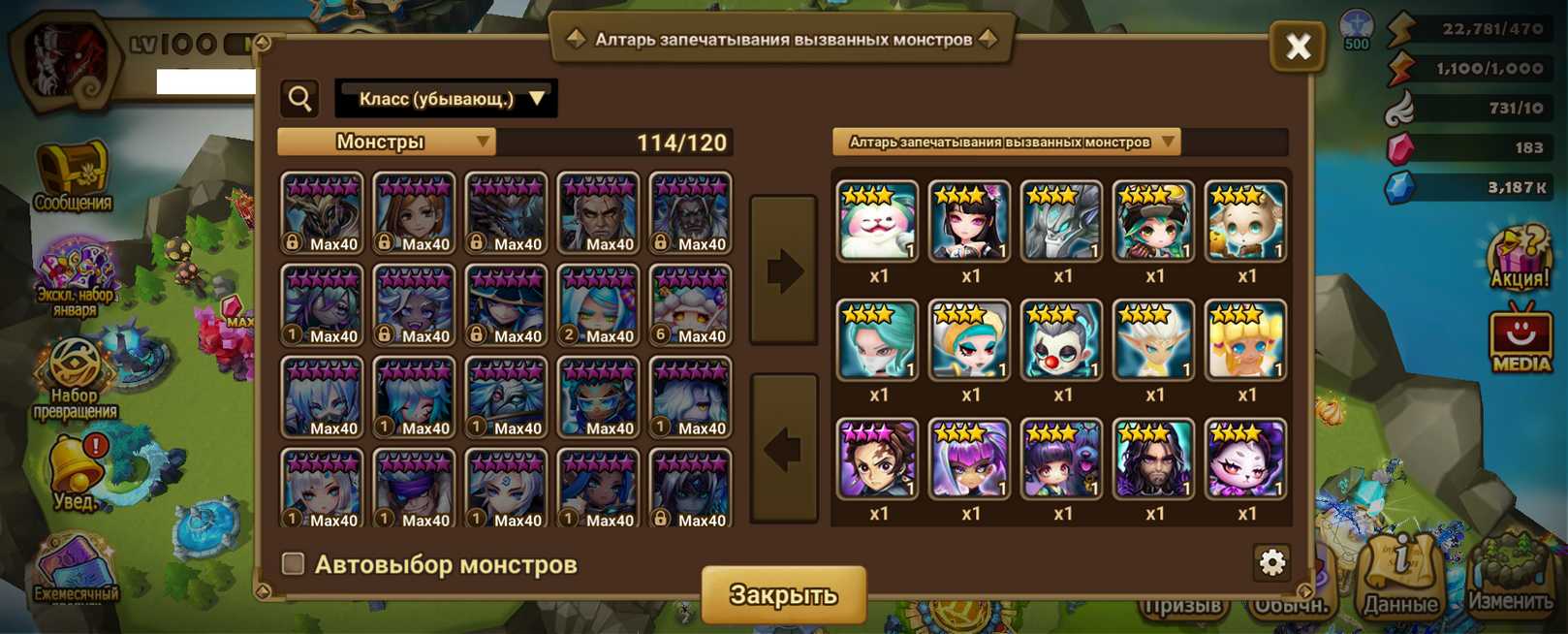
Task: Open Сообщения treasure chest icon
Action: (x=73, y=176)
